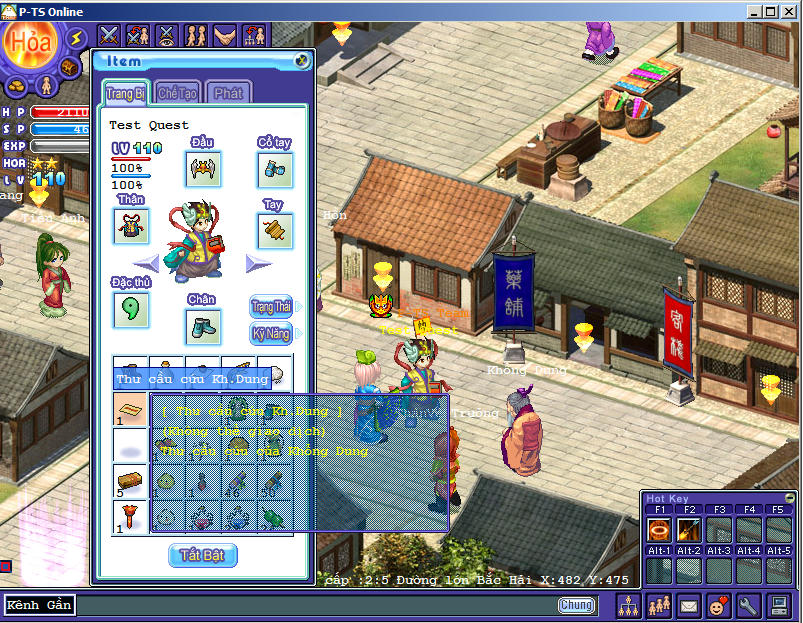Screen dimensions: 803x623
Task: Minimize the P-TS Online window
Action: pos(754,11)
